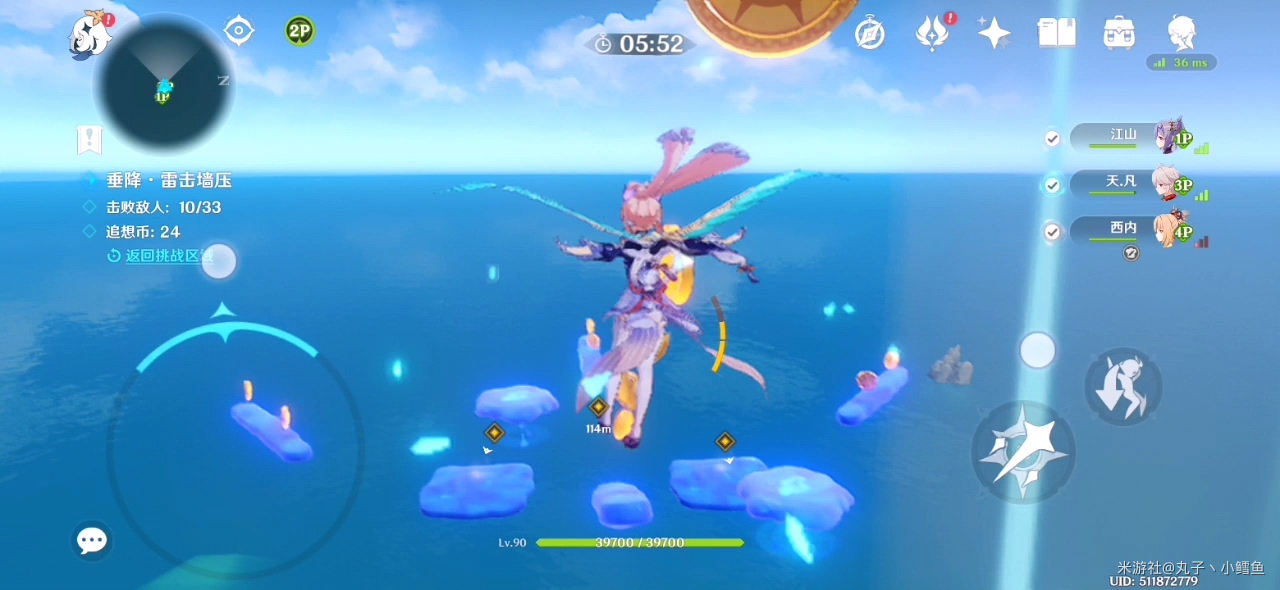
Task: Open the backpack inventory
Action: point(1118,34)
